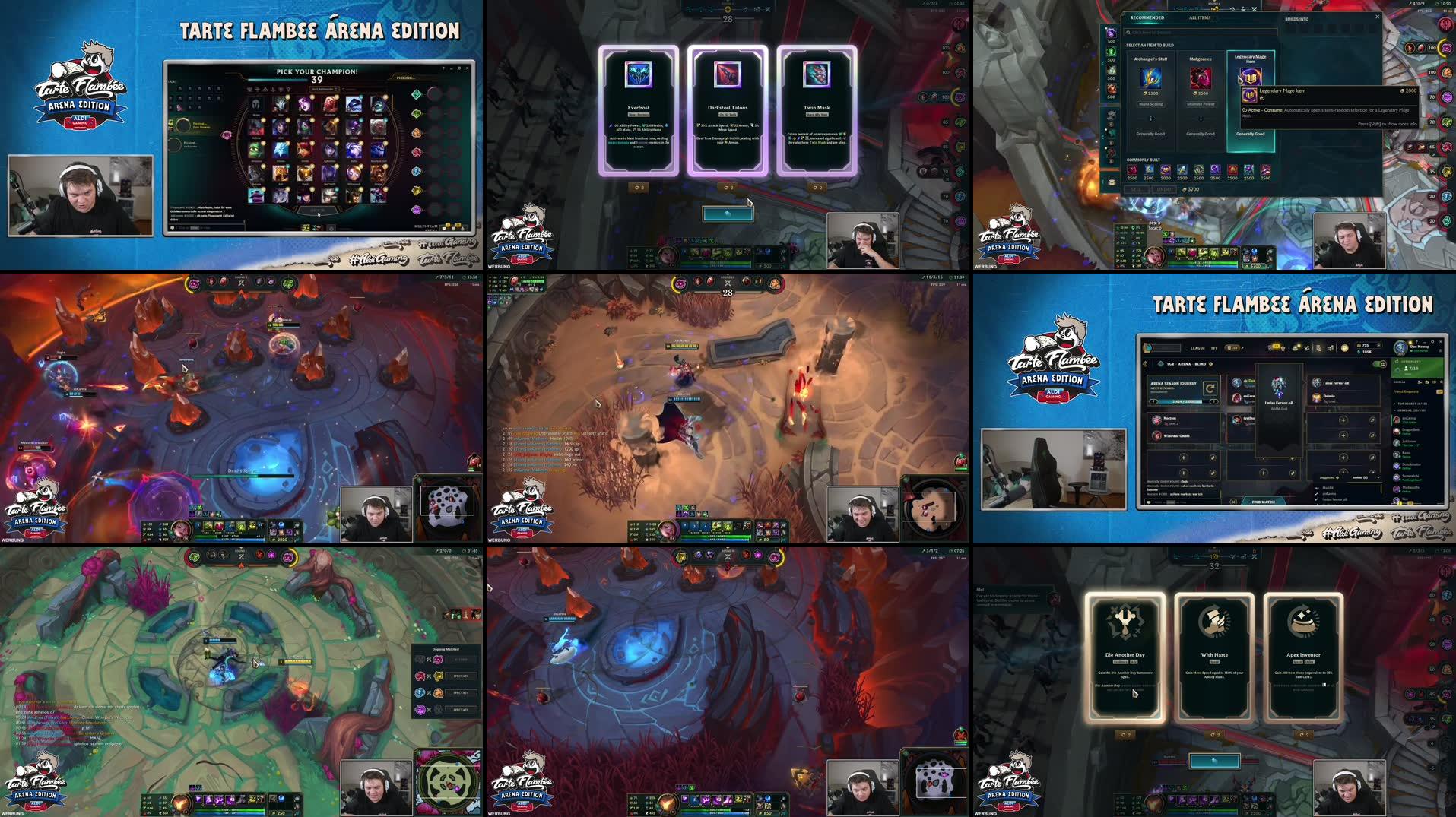
Task: Click the Twin Mask augment icon
Action: (x=816, y=76)
